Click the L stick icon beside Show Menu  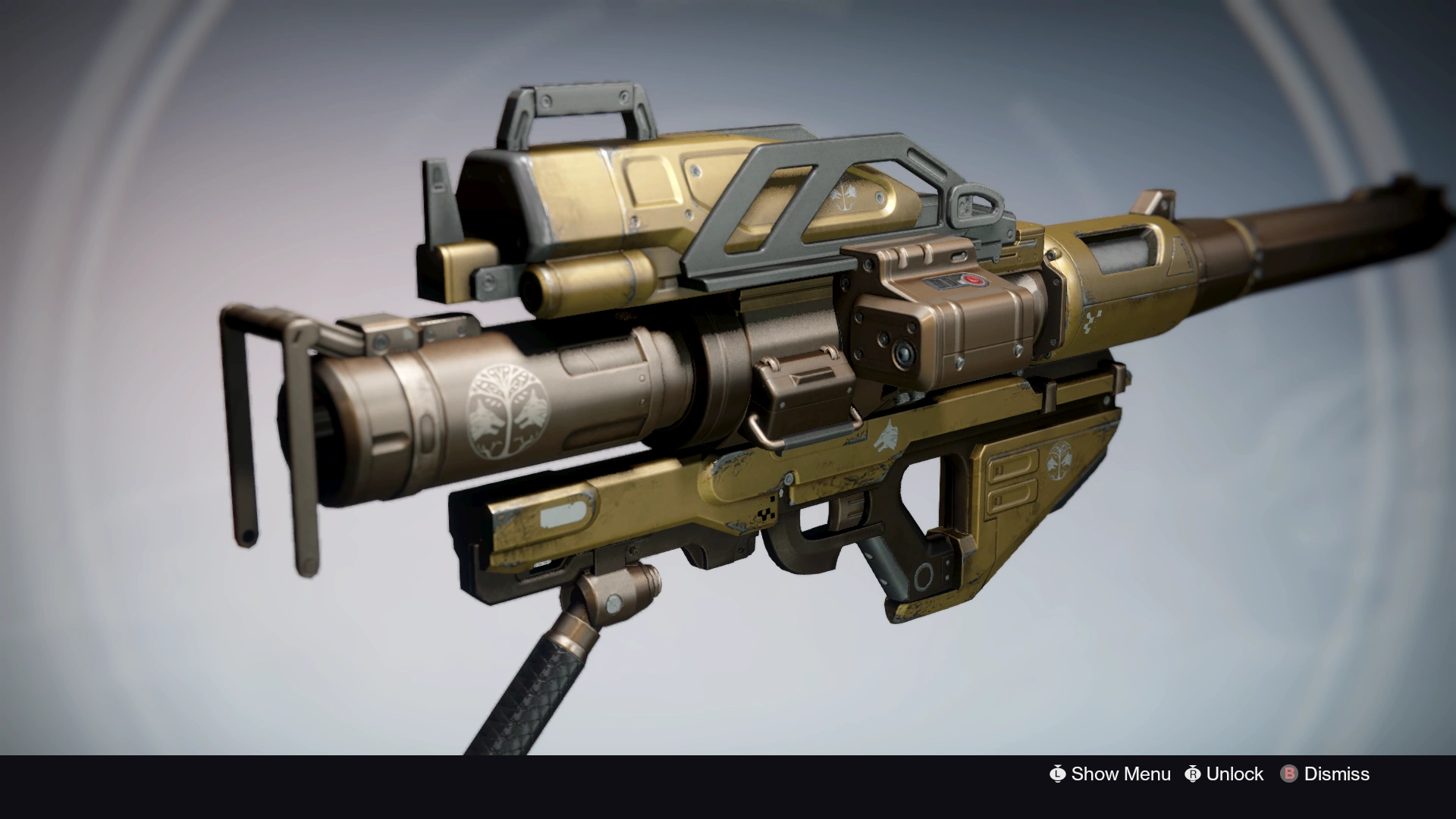1057,774
